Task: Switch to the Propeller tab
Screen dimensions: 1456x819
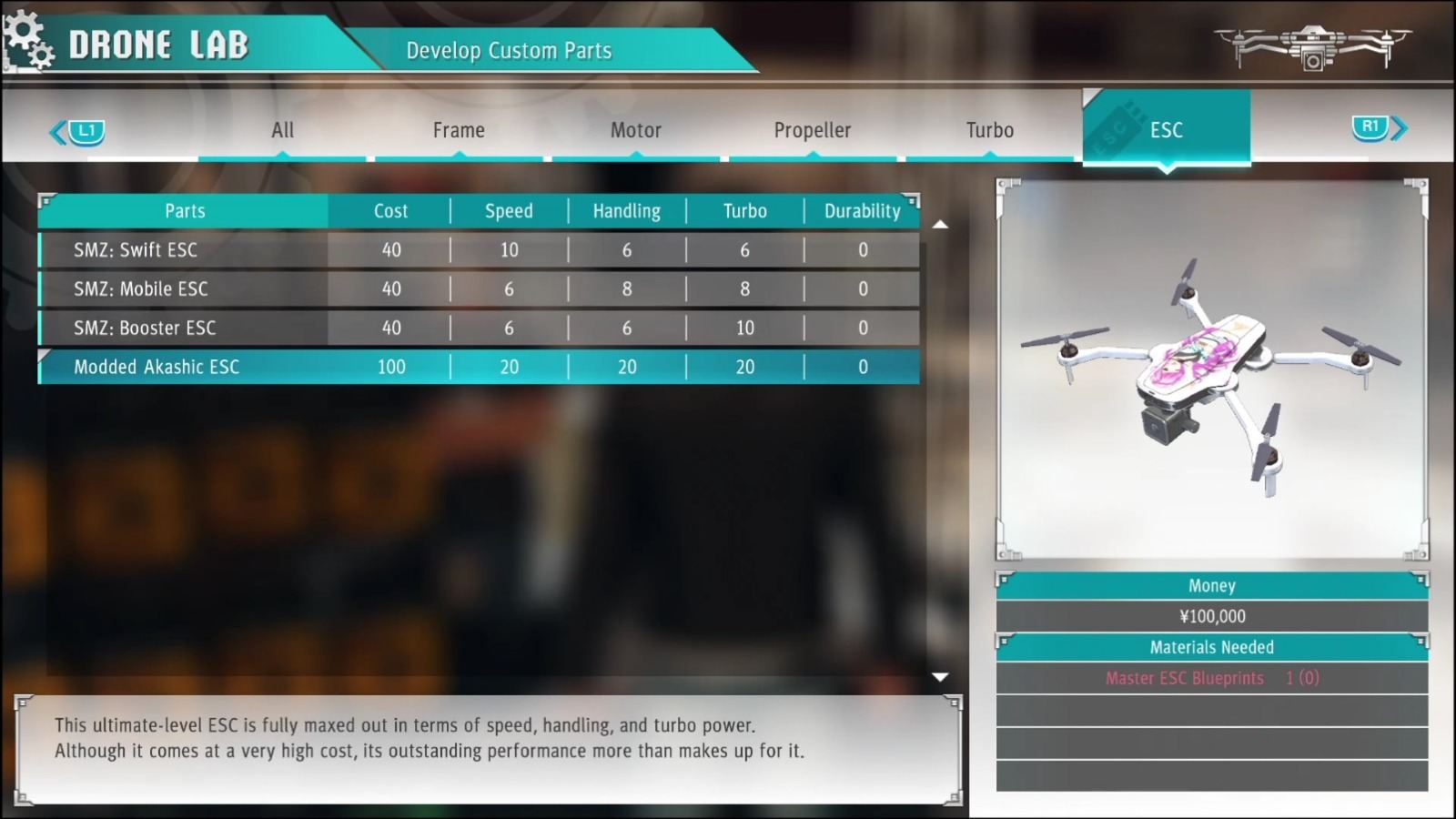Action: tap(812, 130)
